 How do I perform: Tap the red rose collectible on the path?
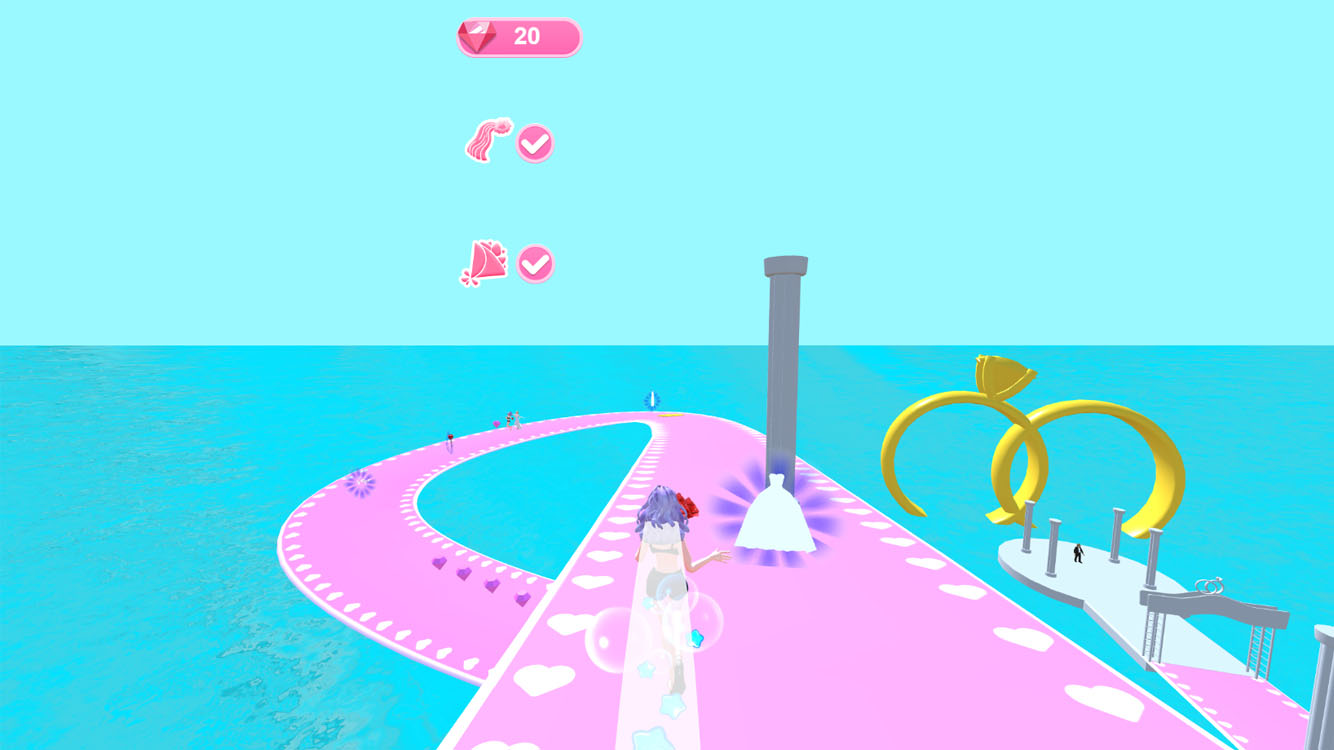coord(449,436)
